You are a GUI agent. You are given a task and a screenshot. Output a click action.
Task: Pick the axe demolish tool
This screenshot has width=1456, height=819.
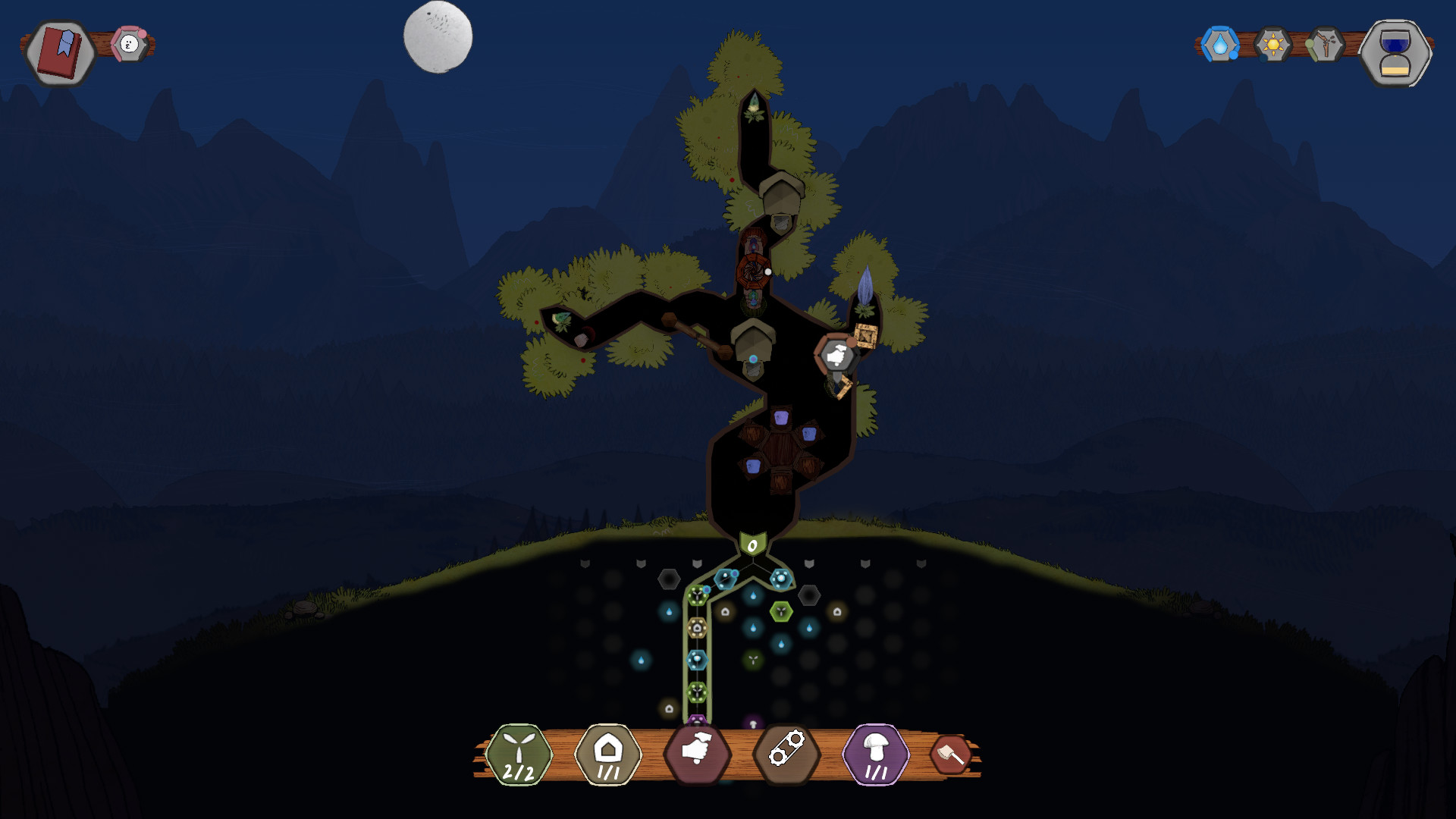tap(954, 754)
